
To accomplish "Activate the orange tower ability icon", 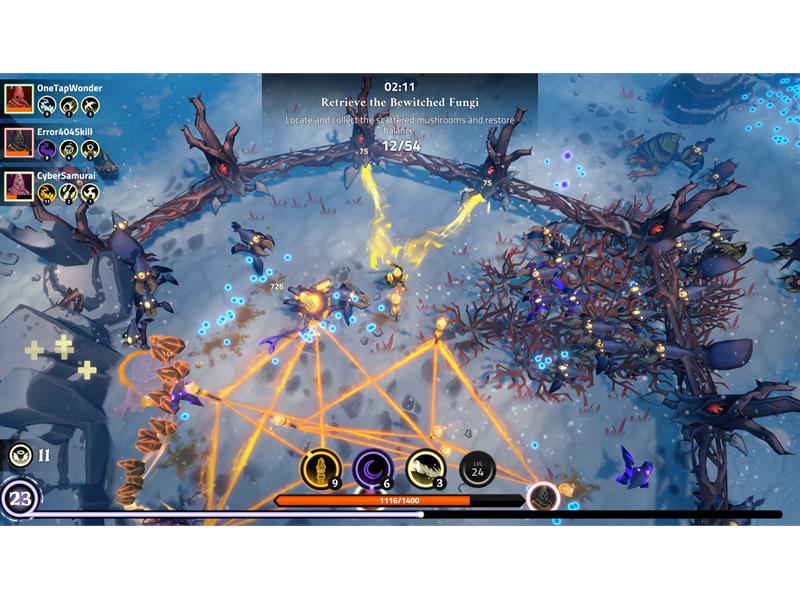I will pos(321,469).
